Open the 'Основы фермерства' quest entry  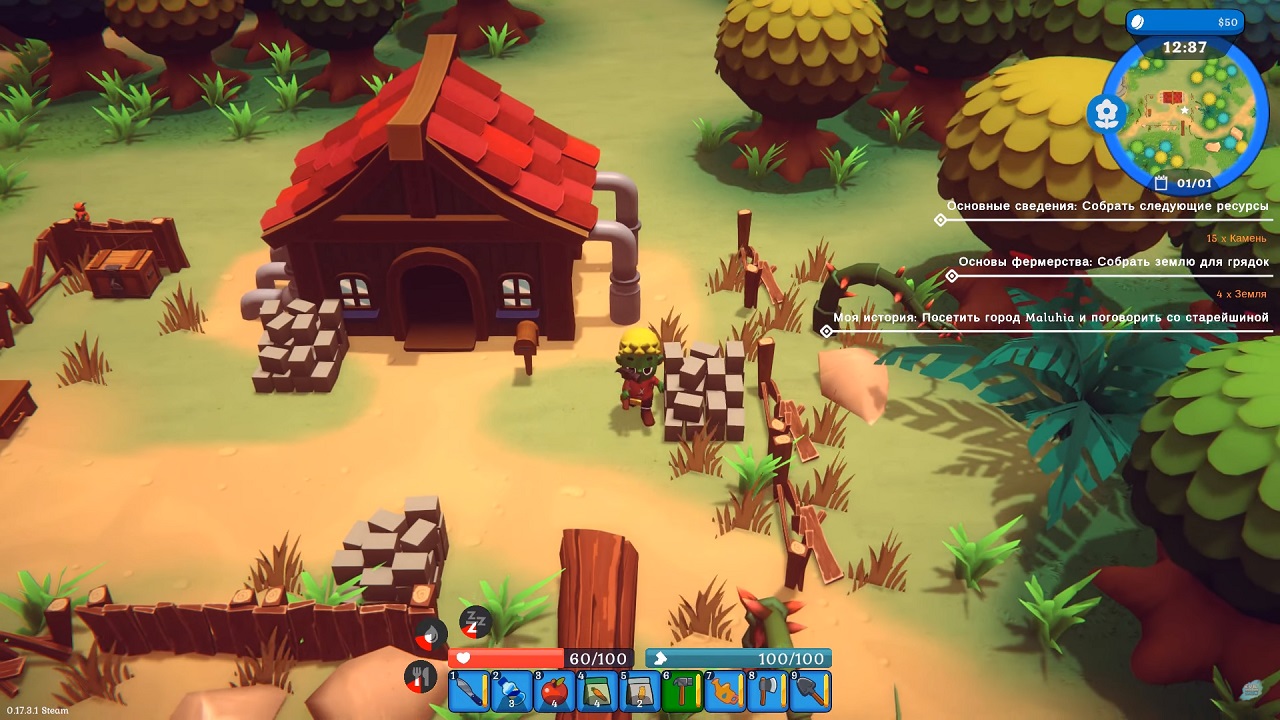(x=1113, y=262)
